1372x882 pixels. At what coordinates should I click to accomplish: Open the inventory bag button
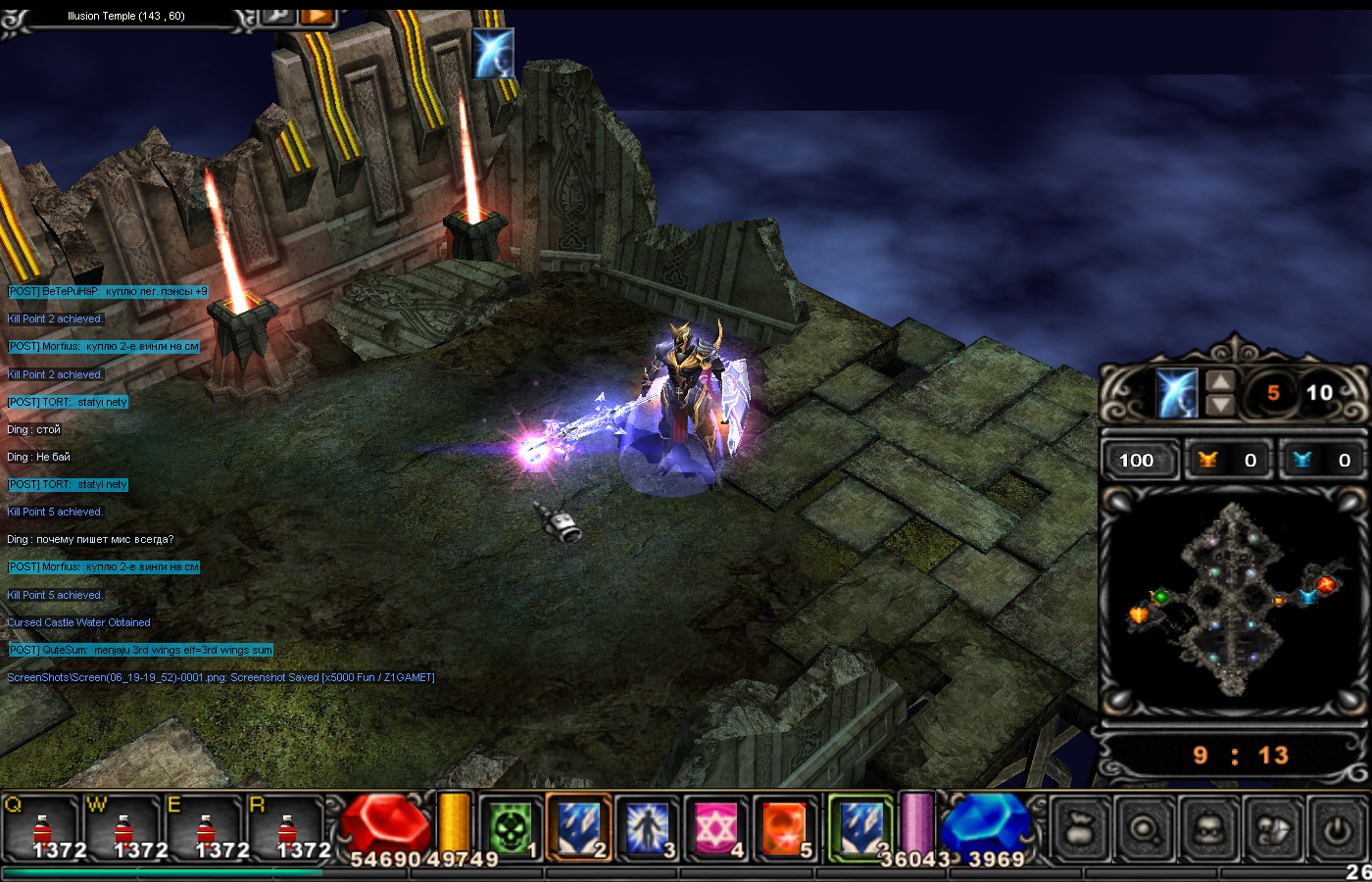pos(1081,831)
